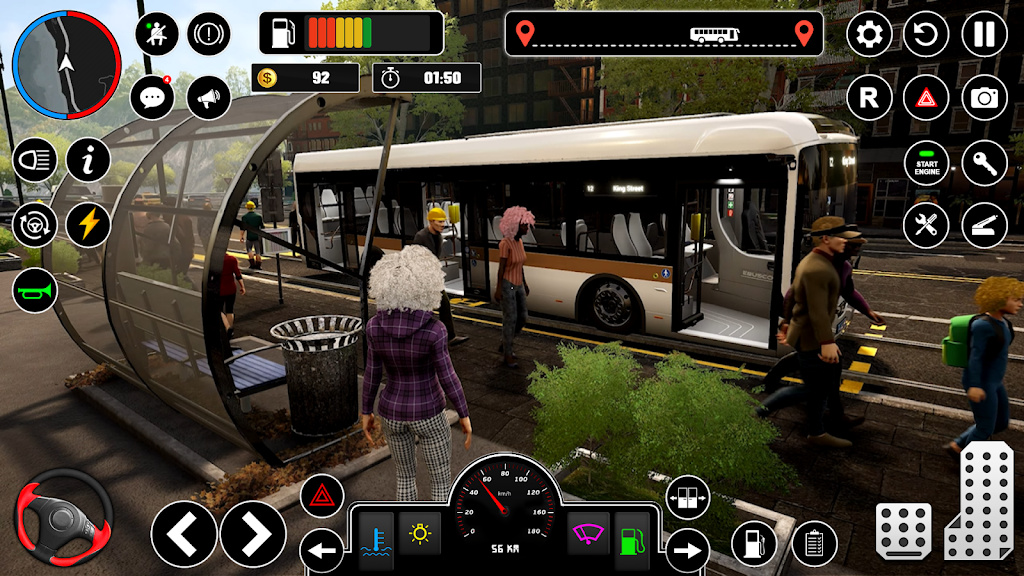Toggle the bus doors button
This screenshot has width=1024, height=576.
click(x=687, y=497)
